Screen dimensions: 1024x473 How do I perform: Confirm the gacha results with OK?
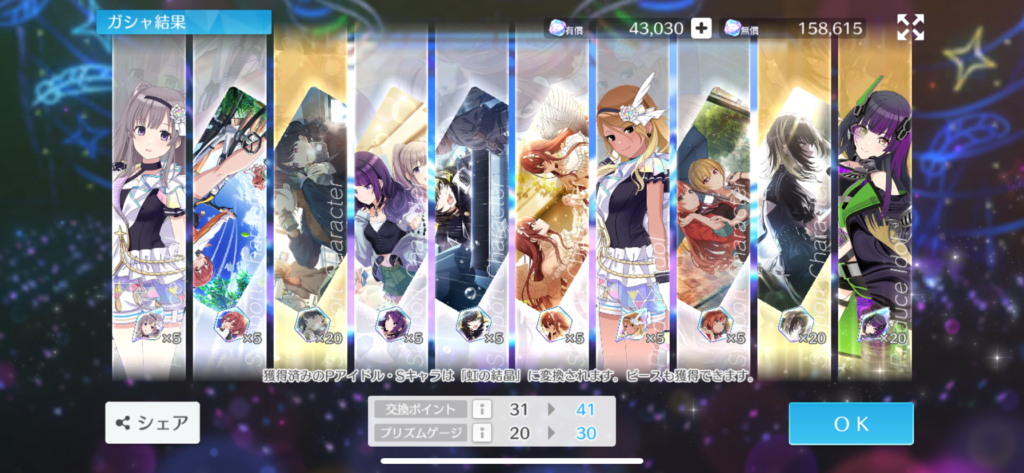click(850, 423)
